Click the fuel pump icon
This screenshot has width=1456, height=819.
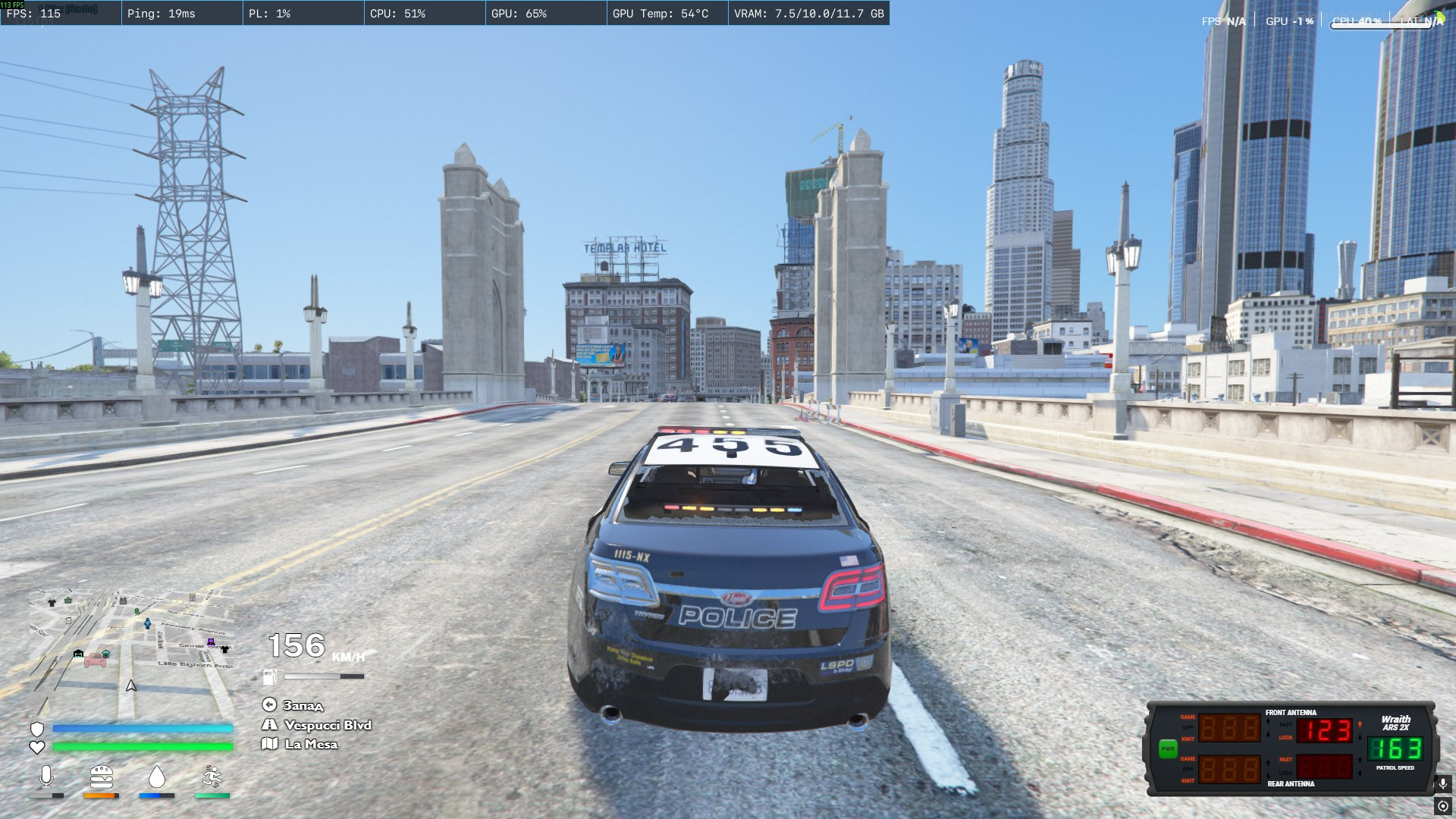point(270,676)
